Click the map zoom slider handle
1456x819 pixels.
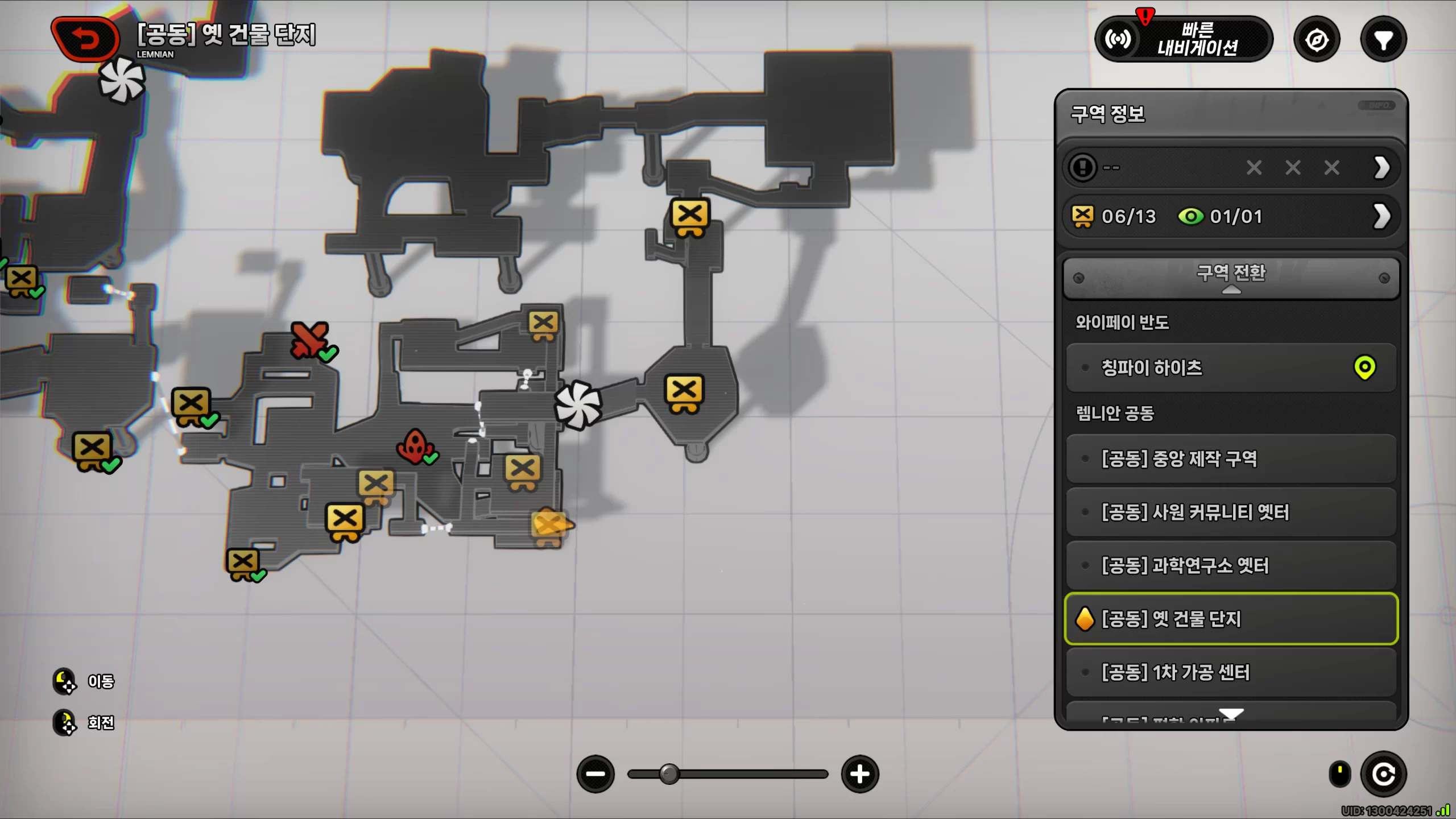[x=669, y=774]
